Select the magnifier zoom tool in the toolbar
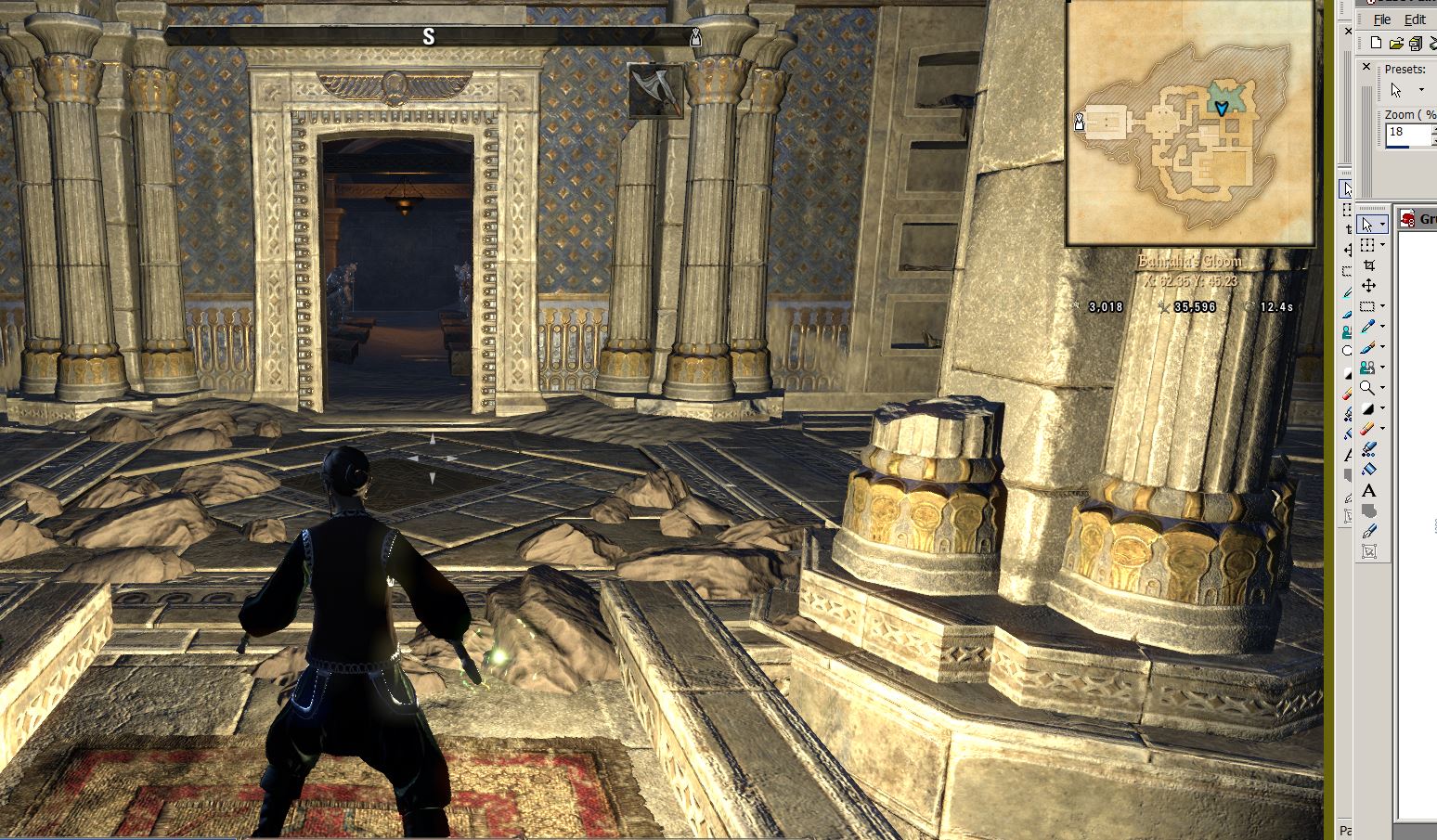This screenshot has height=840, width=1437. [1367, 388]
